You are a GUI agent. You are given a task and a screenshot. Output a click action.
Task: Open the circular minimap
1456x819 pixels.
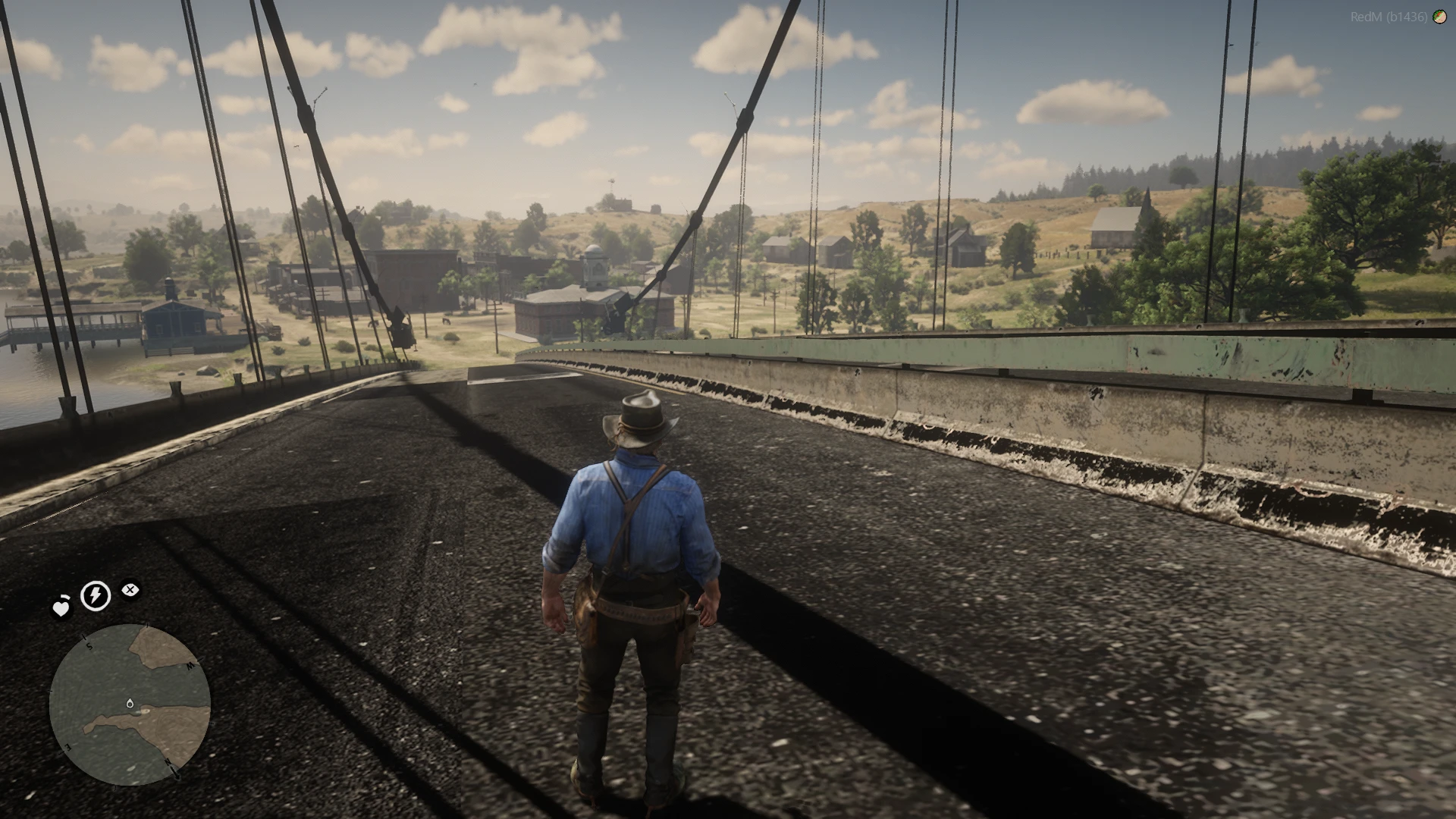pyautogui.click(x=130, y=704)
